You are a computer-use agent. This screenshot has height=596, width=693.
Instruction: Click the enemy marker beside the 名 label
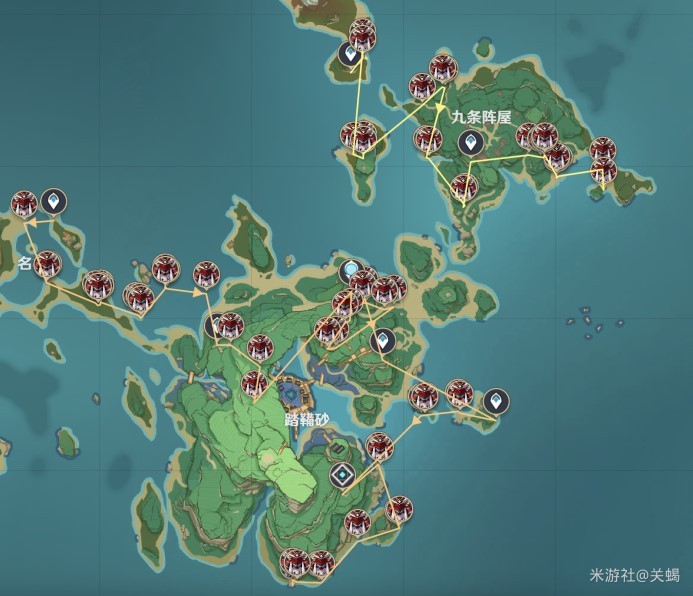47,265
